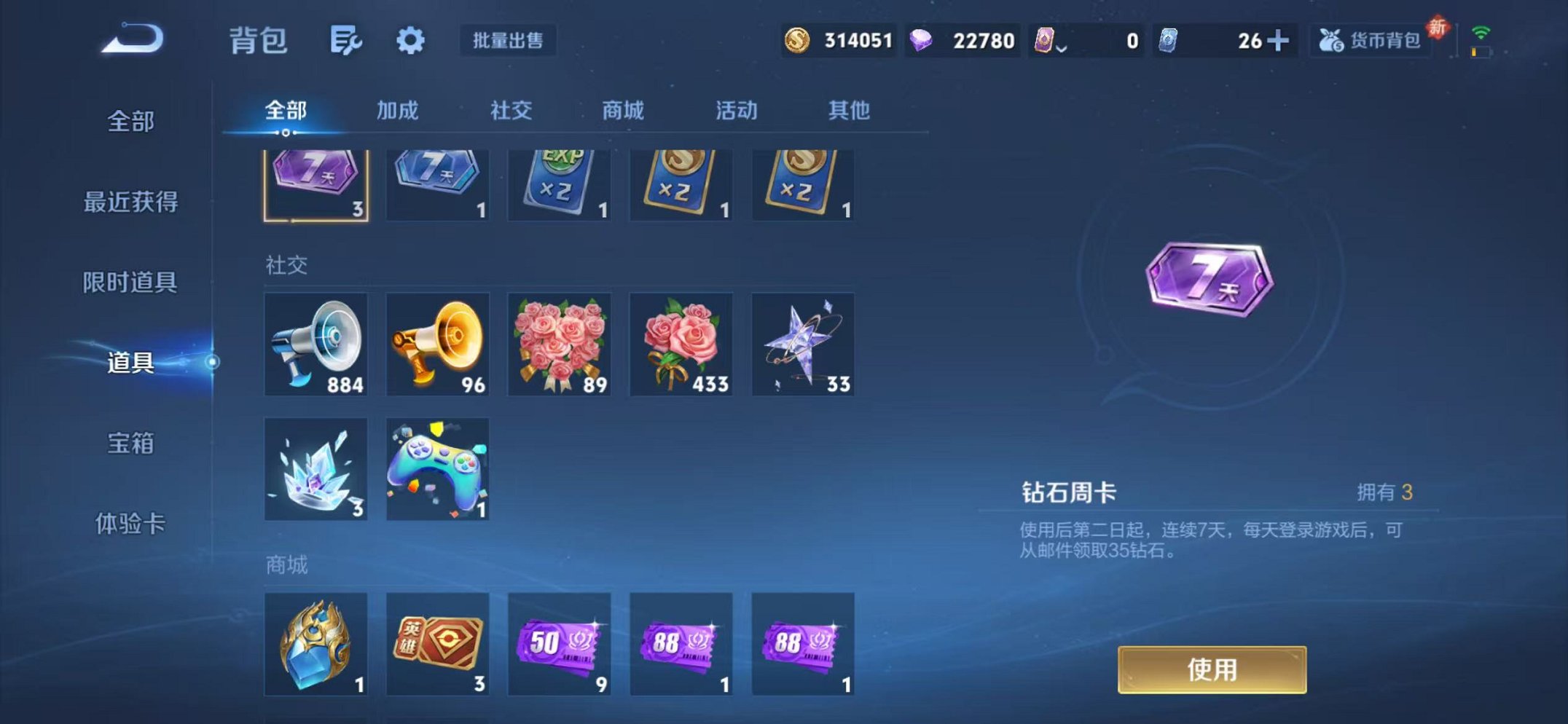Select the crystal shards item
Screen dimensions: 1568x724
coord(315,470)
